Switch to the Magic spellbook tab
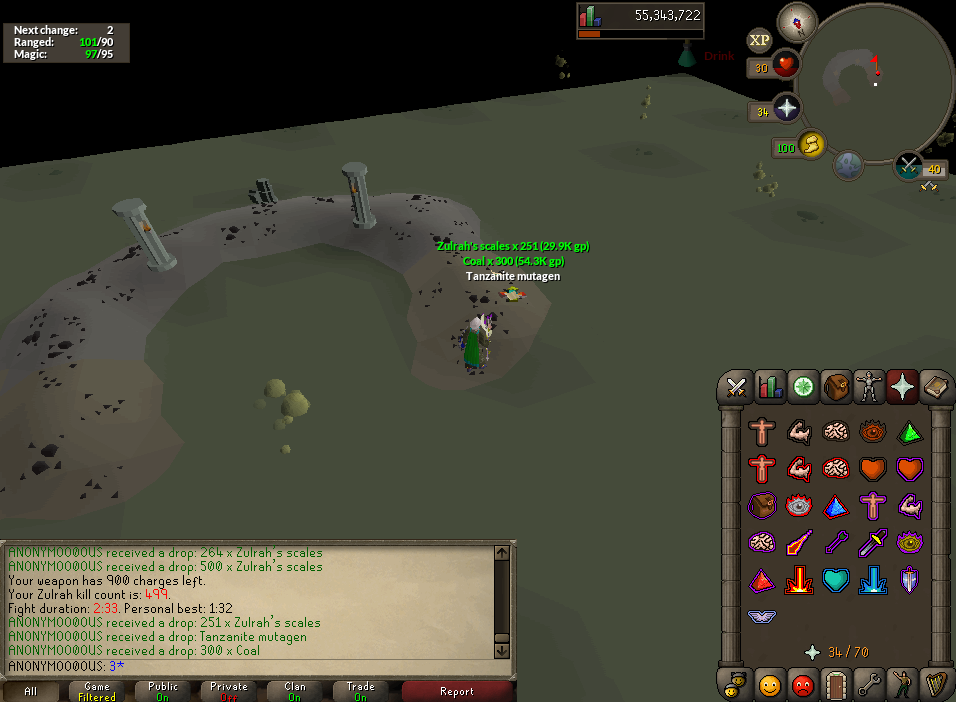Image resolution: width=956 pixels, height=702 pixels. 936,386
